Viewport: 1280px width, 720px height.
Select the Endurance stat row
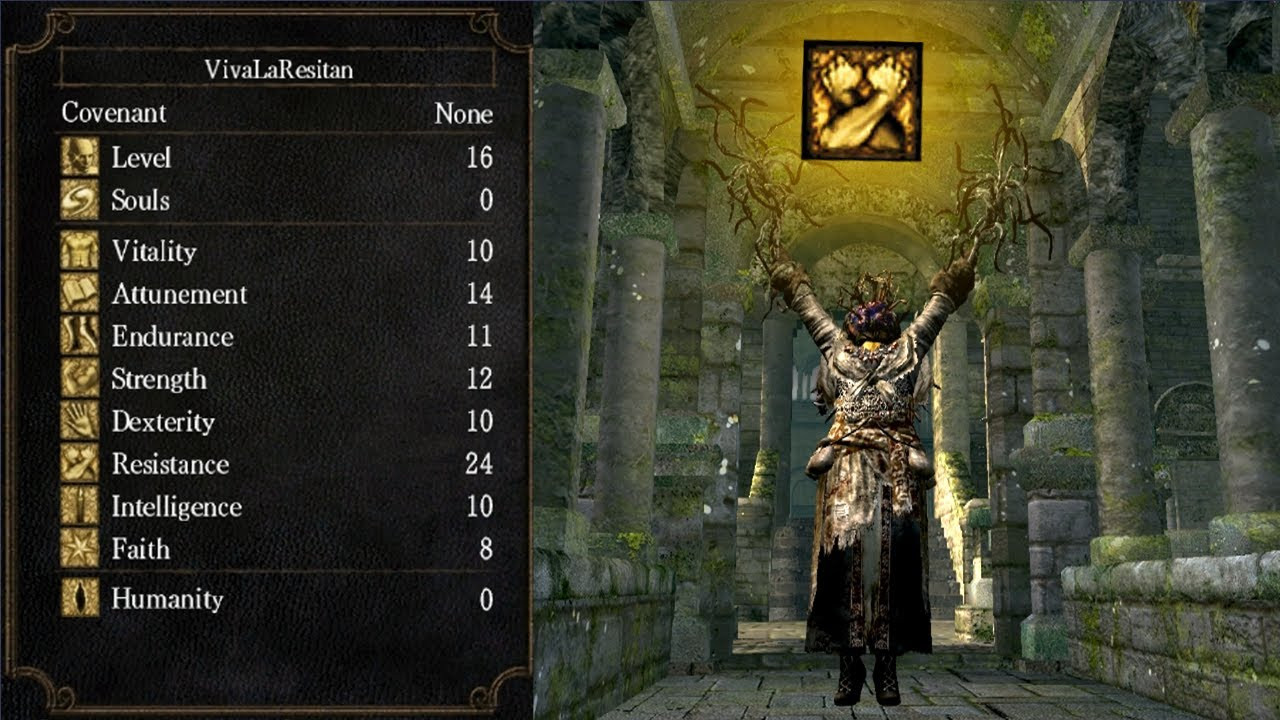(x=277, y=337)
